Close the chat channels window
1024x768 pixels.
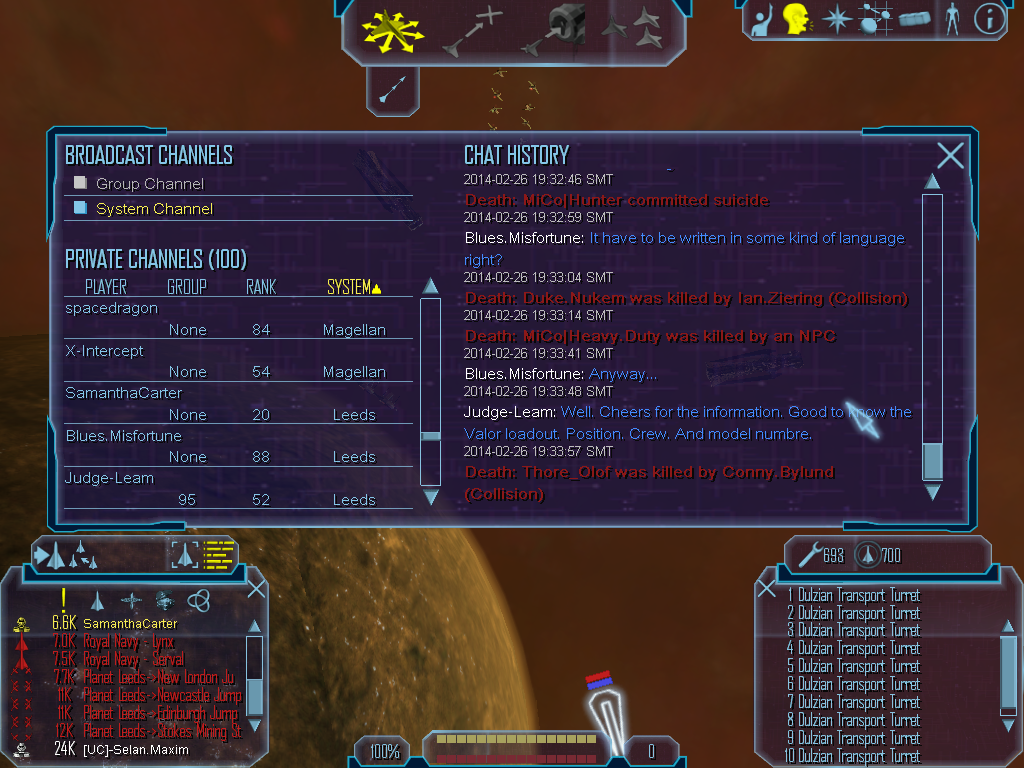click(x=950, y=155)
